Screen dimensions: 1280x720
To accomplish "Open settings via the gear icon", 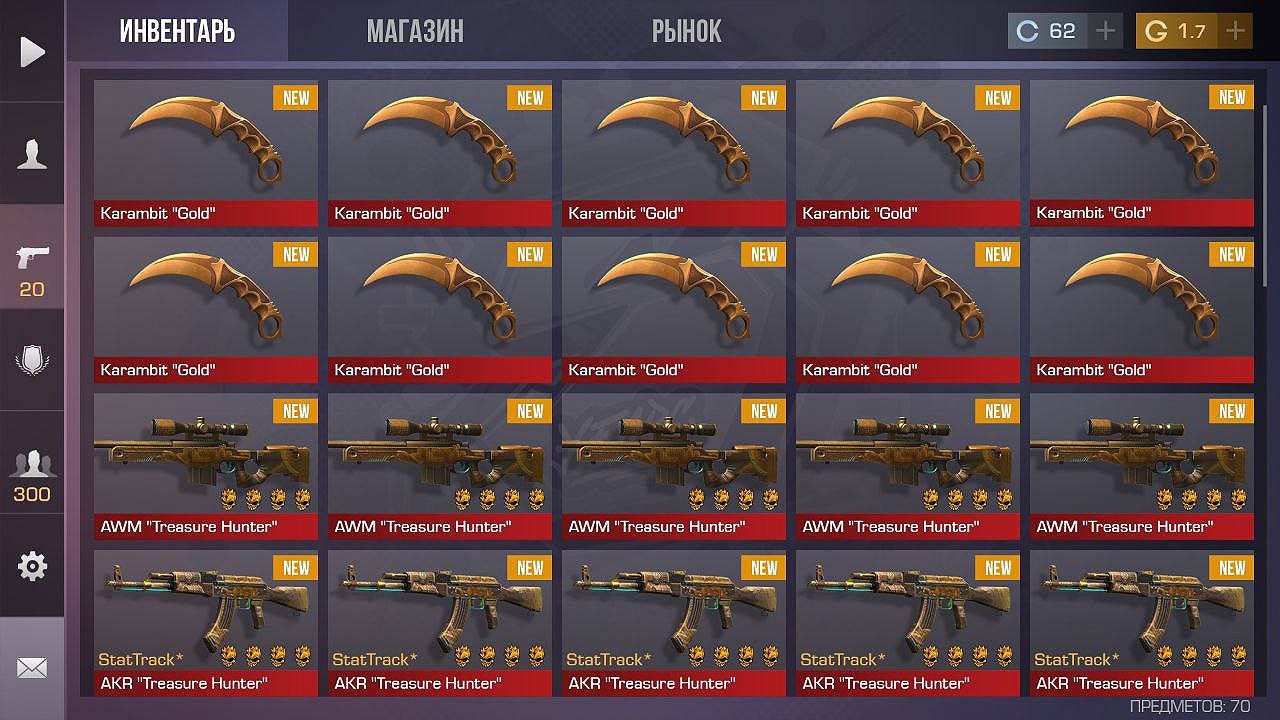I will pos(32,566).
